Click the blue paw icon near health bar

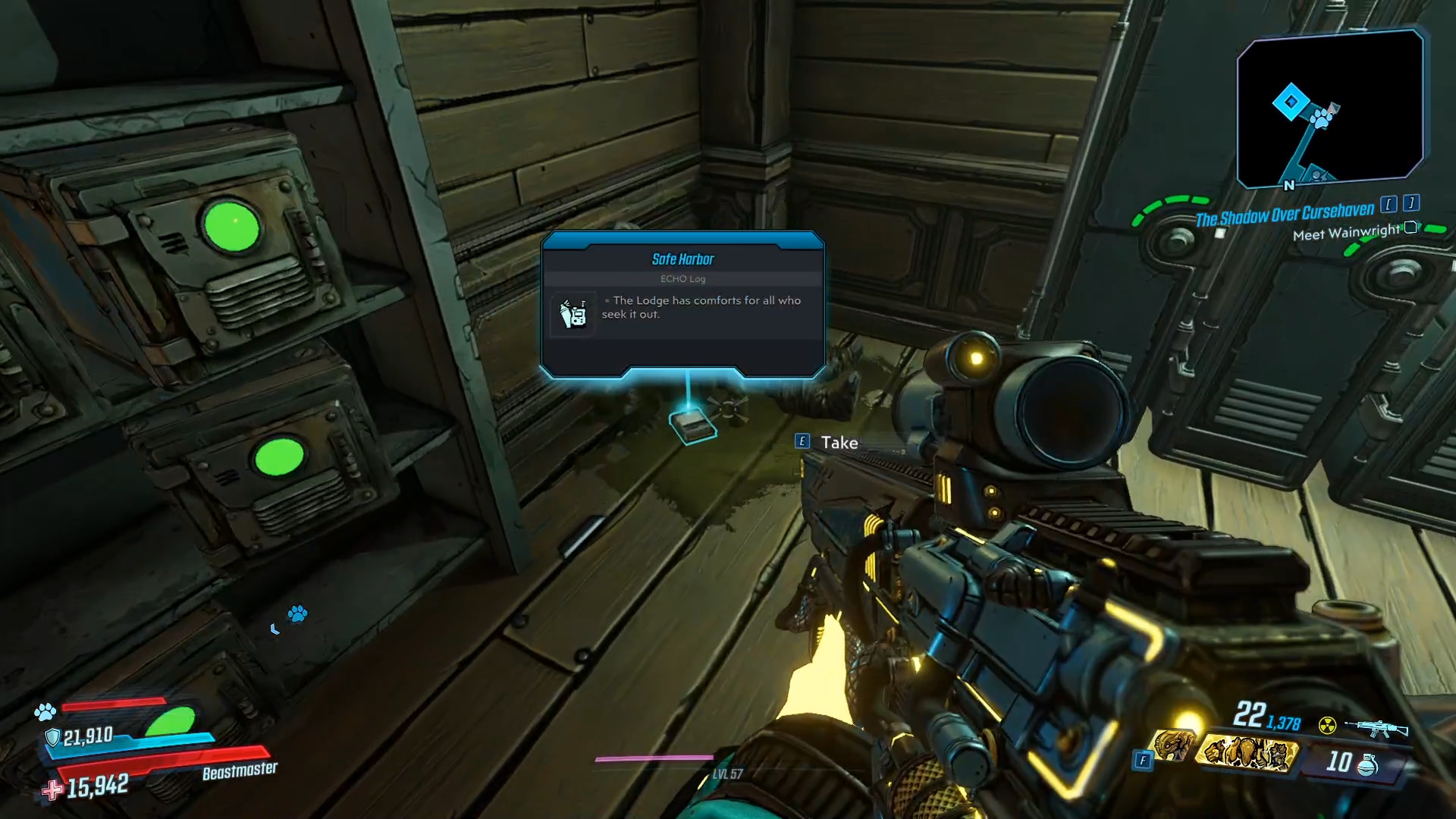pos(45,713)
